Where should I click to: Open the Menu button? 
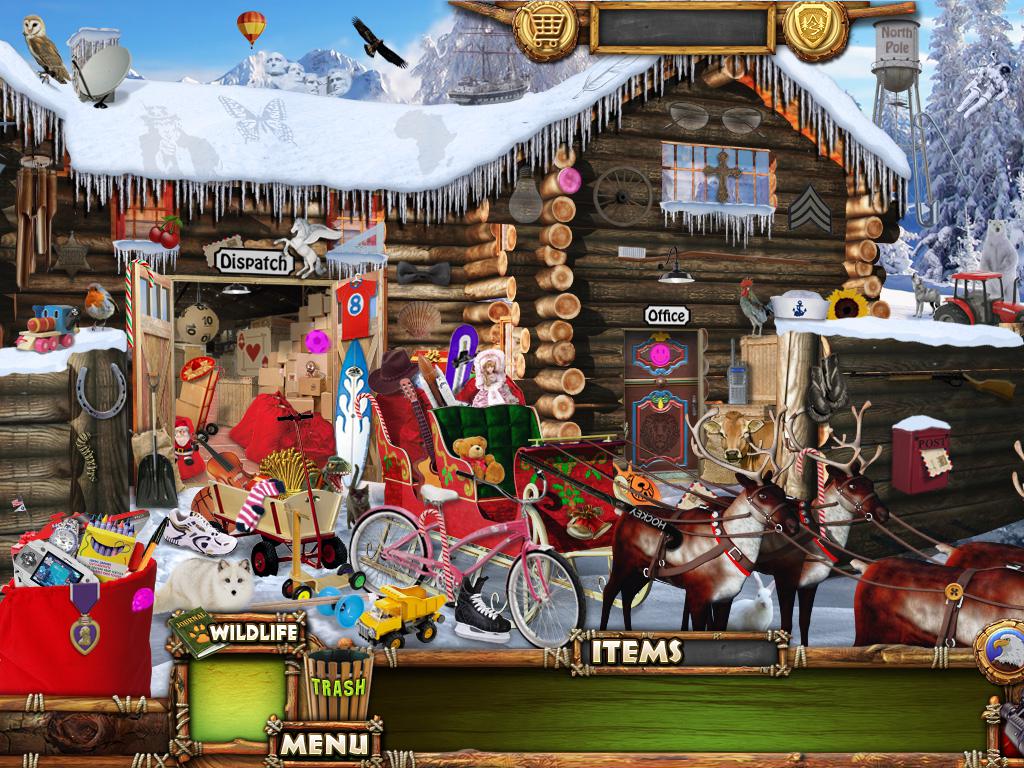tap(323, 743)
